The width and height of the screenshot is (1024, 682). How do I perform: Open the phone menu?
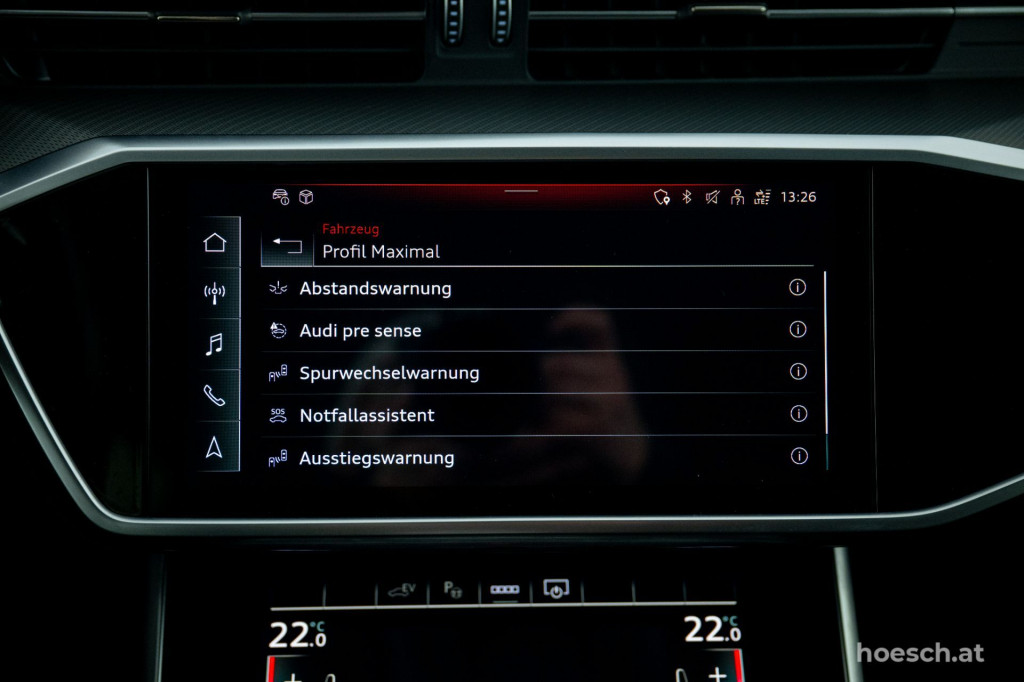(215, 396)
